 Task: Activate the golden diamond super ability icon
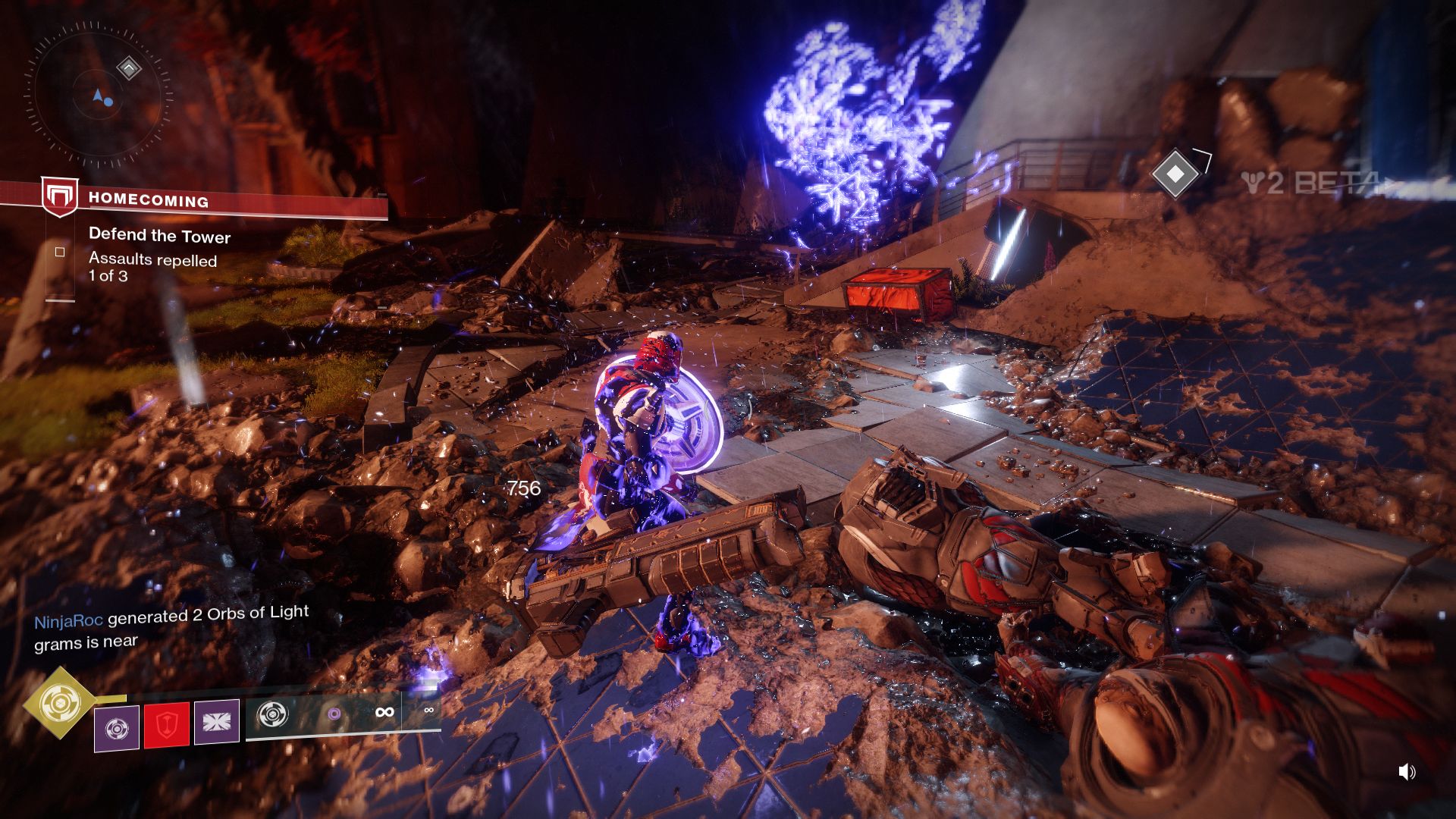[x=60, y=702]
